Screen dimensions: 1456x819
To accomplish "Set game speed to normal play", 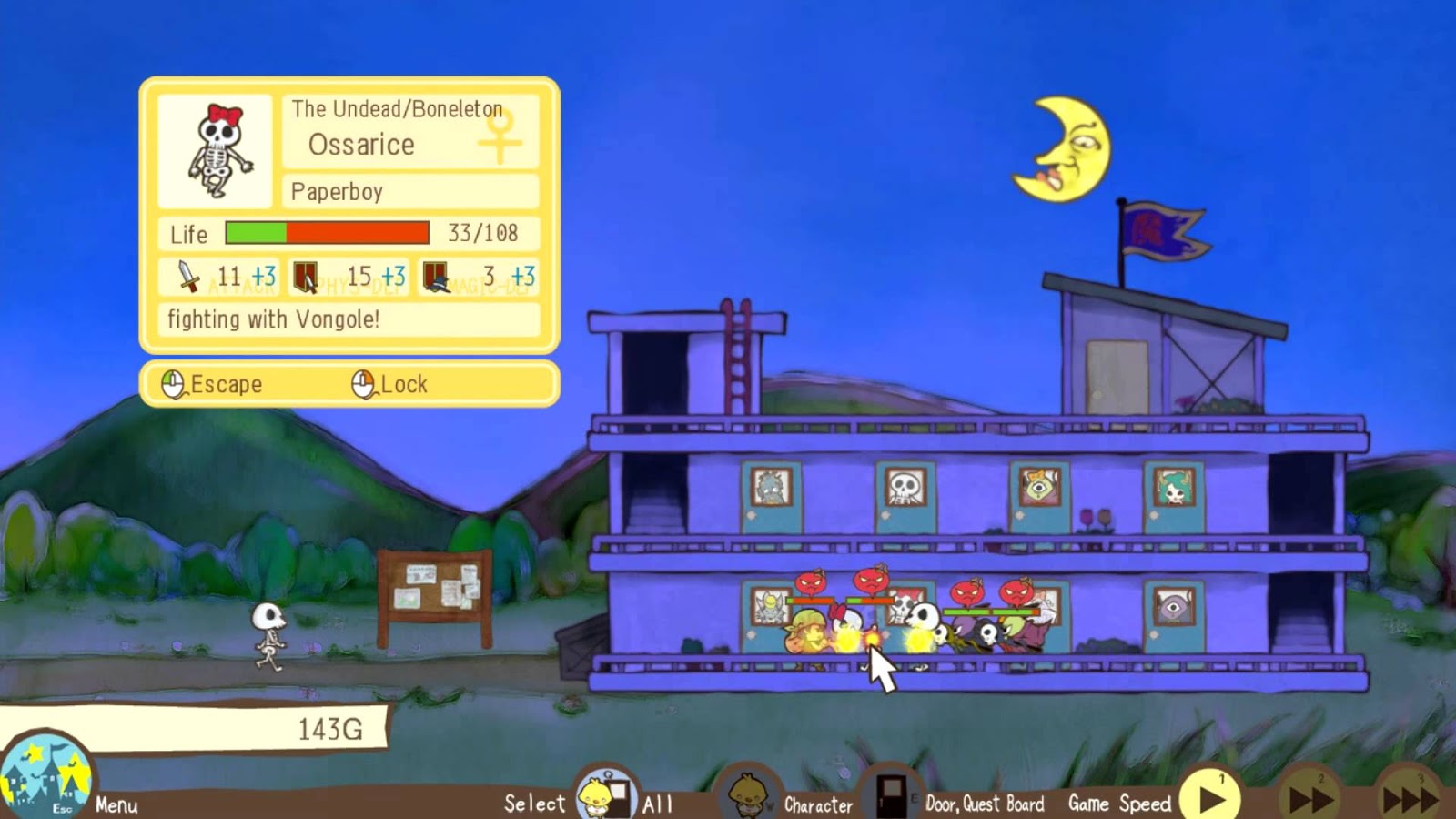I will point(1211,797).
